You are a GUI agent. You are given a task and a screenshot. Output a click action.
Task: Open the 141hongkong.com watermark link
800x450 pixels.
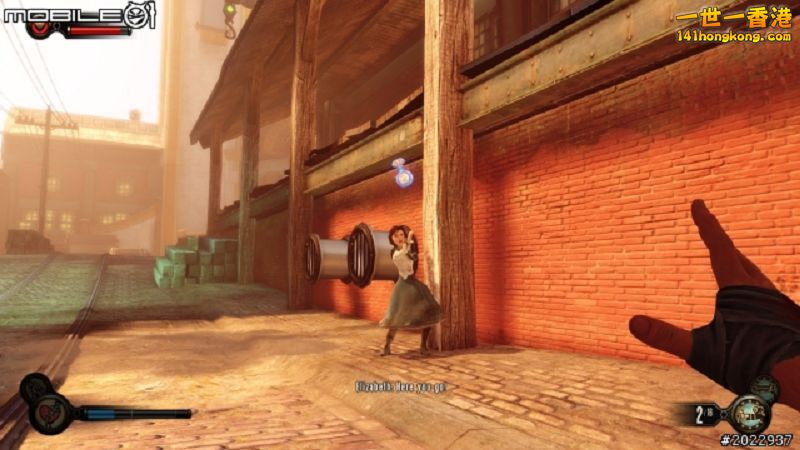point(734,36)
